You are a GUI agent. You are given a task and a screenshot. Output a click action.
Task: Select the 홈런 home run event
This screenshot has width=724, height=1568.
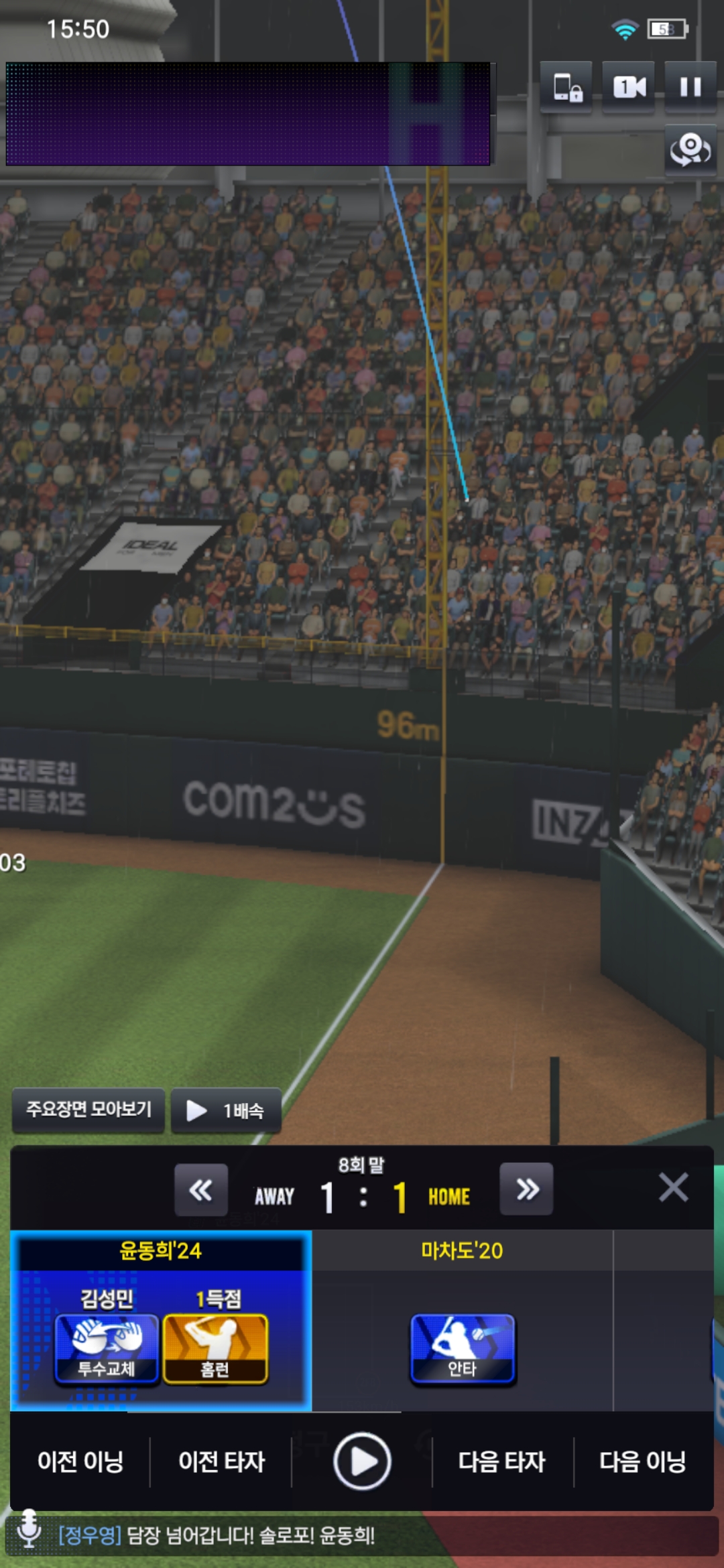click(x=215, y=1348)
